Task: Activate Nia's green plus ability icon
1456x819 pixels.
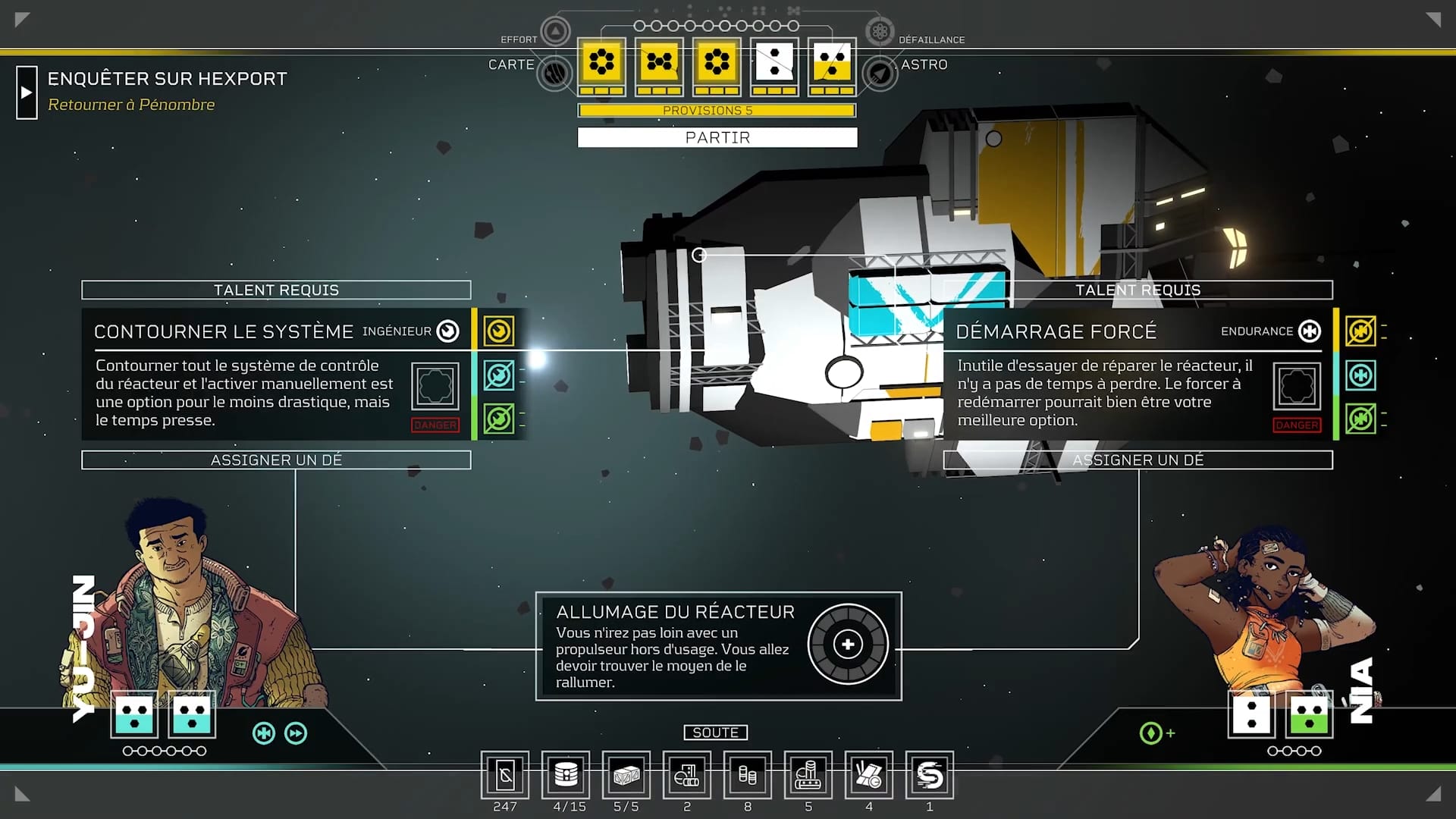Action: (1152, 733)
